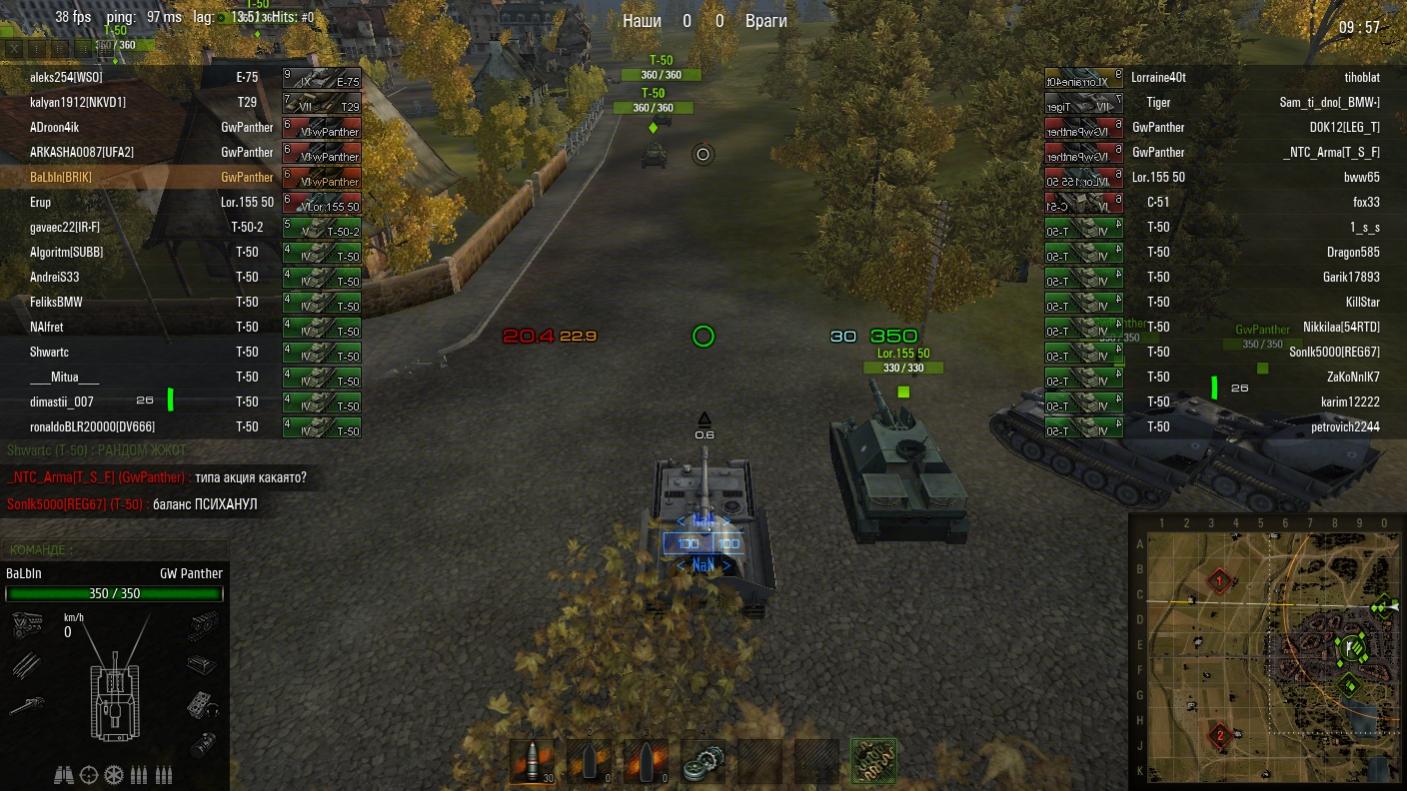1407x791 pixels.
Task: Click the binoculars icon in damage panel
Action: click(x=63, y=775)
